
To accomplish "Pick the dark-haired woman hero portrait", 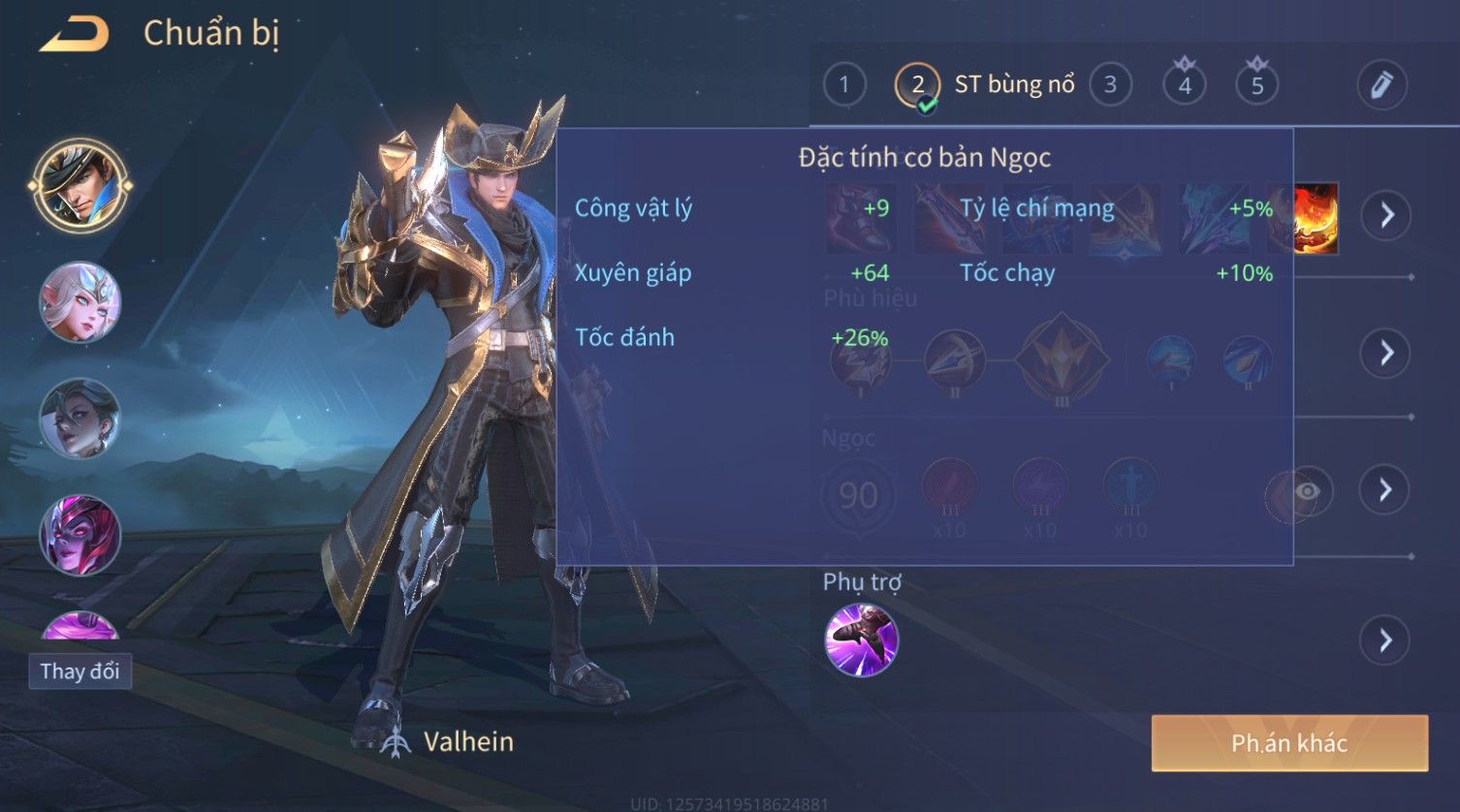I will point(79,419).
